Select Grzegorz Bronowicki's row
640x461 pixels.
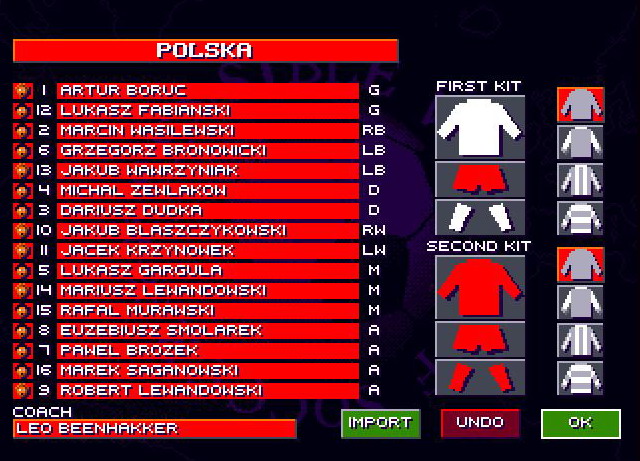point(207,151)
